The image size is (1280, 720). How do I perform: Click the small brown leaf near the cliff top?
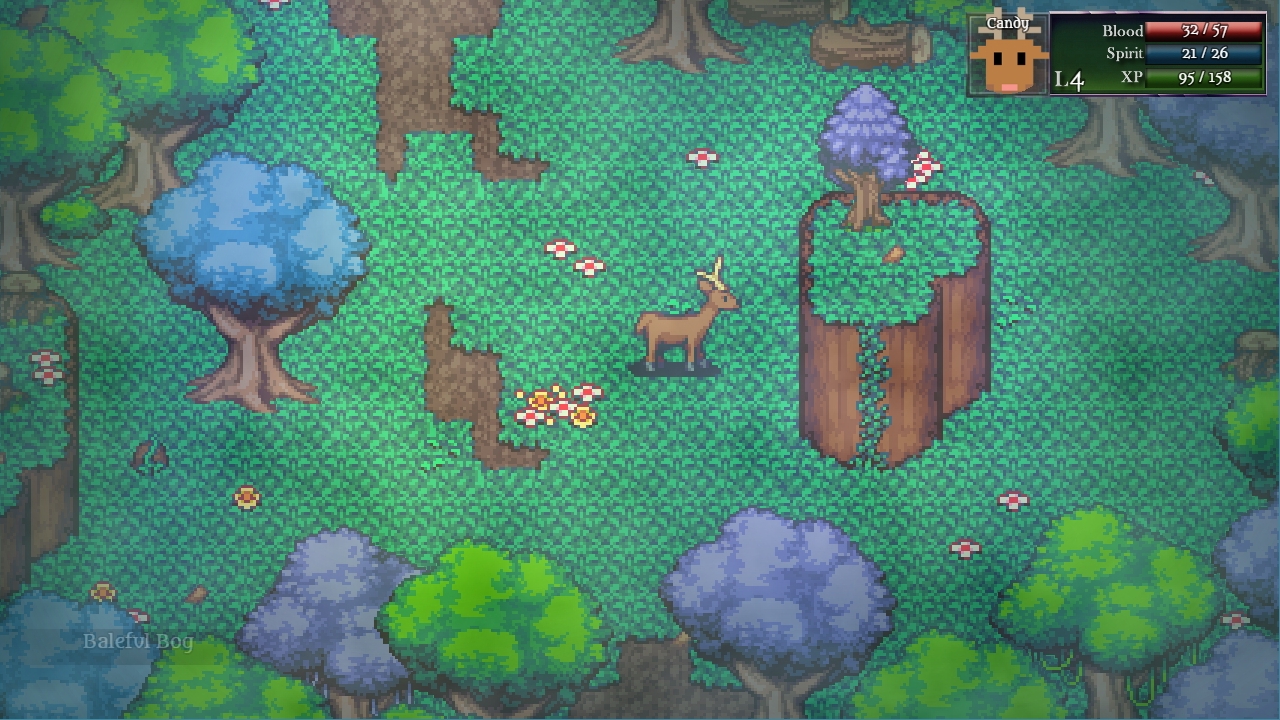[896, 252]
